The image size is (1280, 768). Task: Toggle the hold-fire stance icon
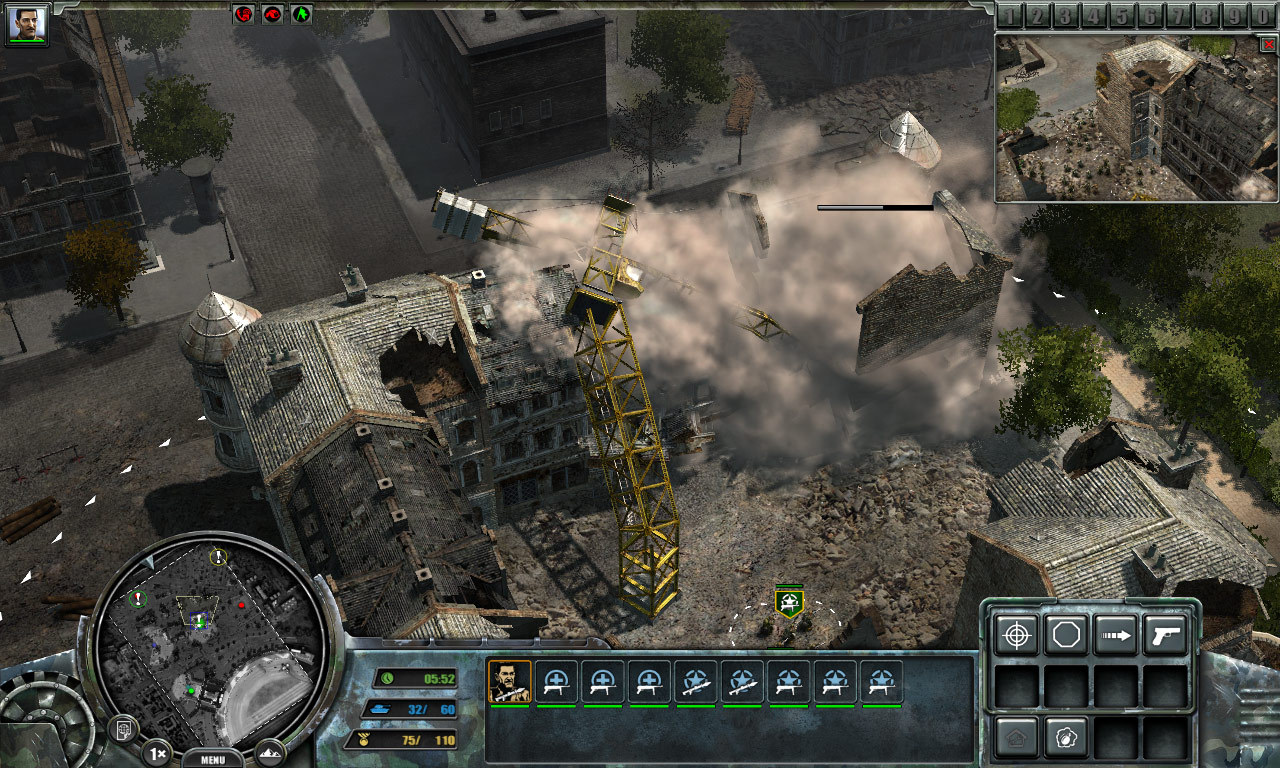pyautogui.click(x=272, y=14)
